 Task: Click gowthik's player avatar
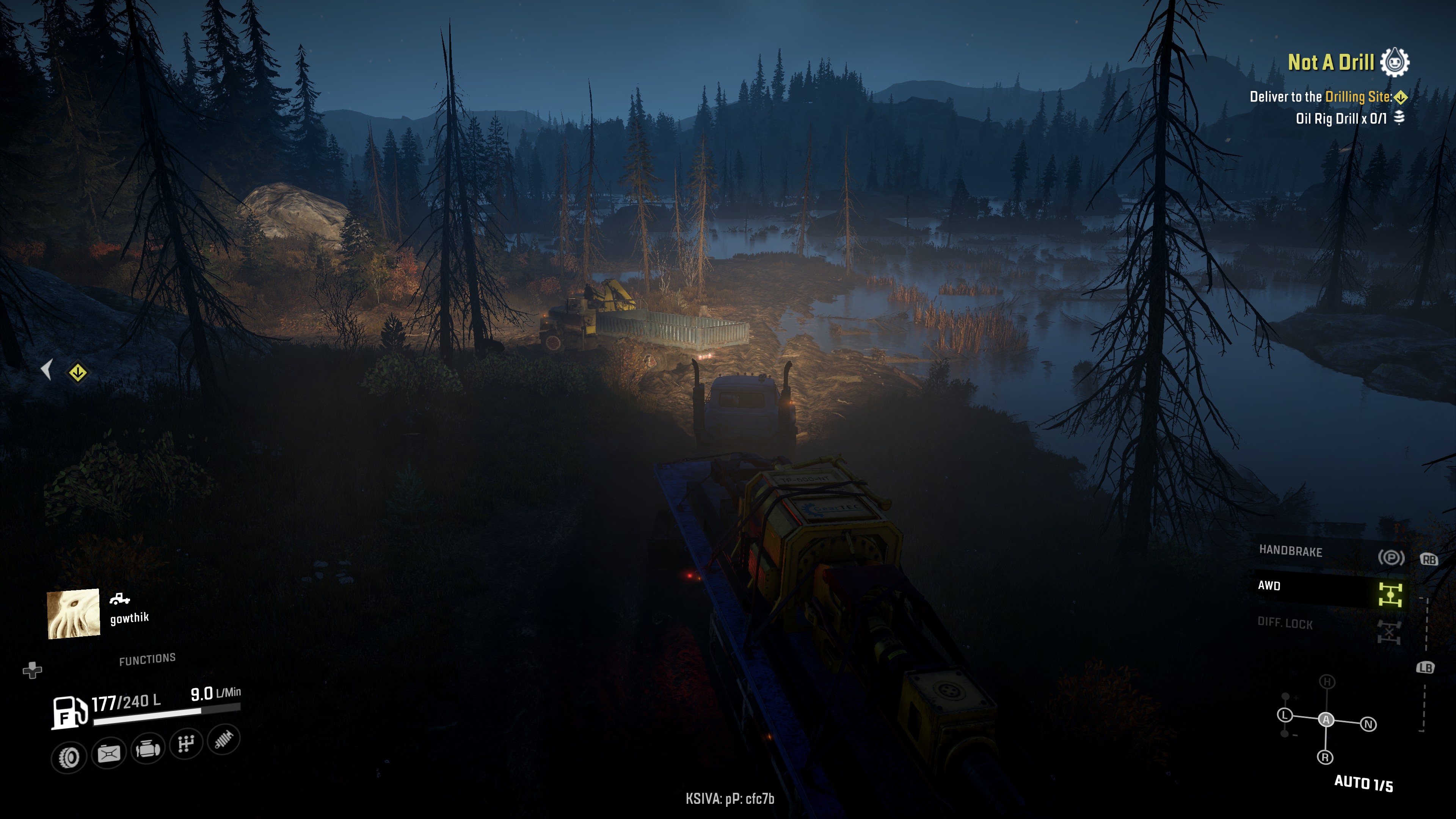click(74, 614)
